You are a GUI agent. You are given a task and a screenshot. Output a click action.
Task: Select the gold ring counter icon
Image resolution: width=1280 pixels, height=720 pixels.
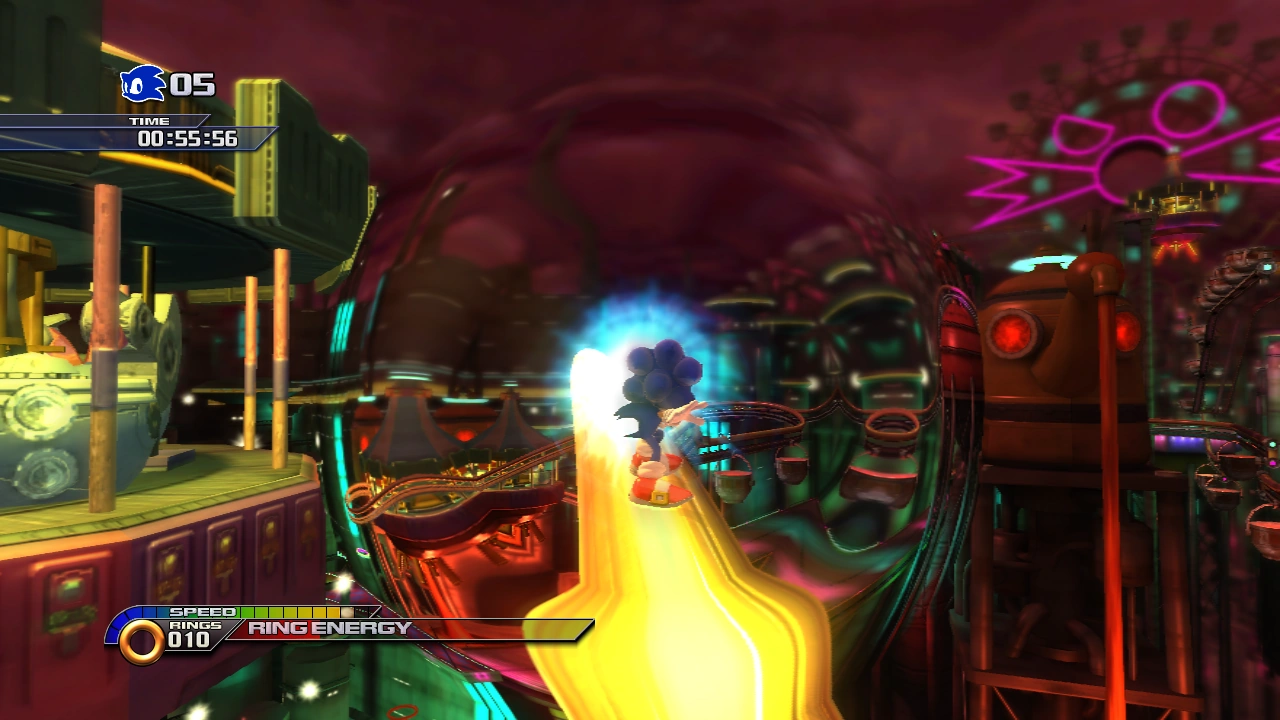pos(141,641)
